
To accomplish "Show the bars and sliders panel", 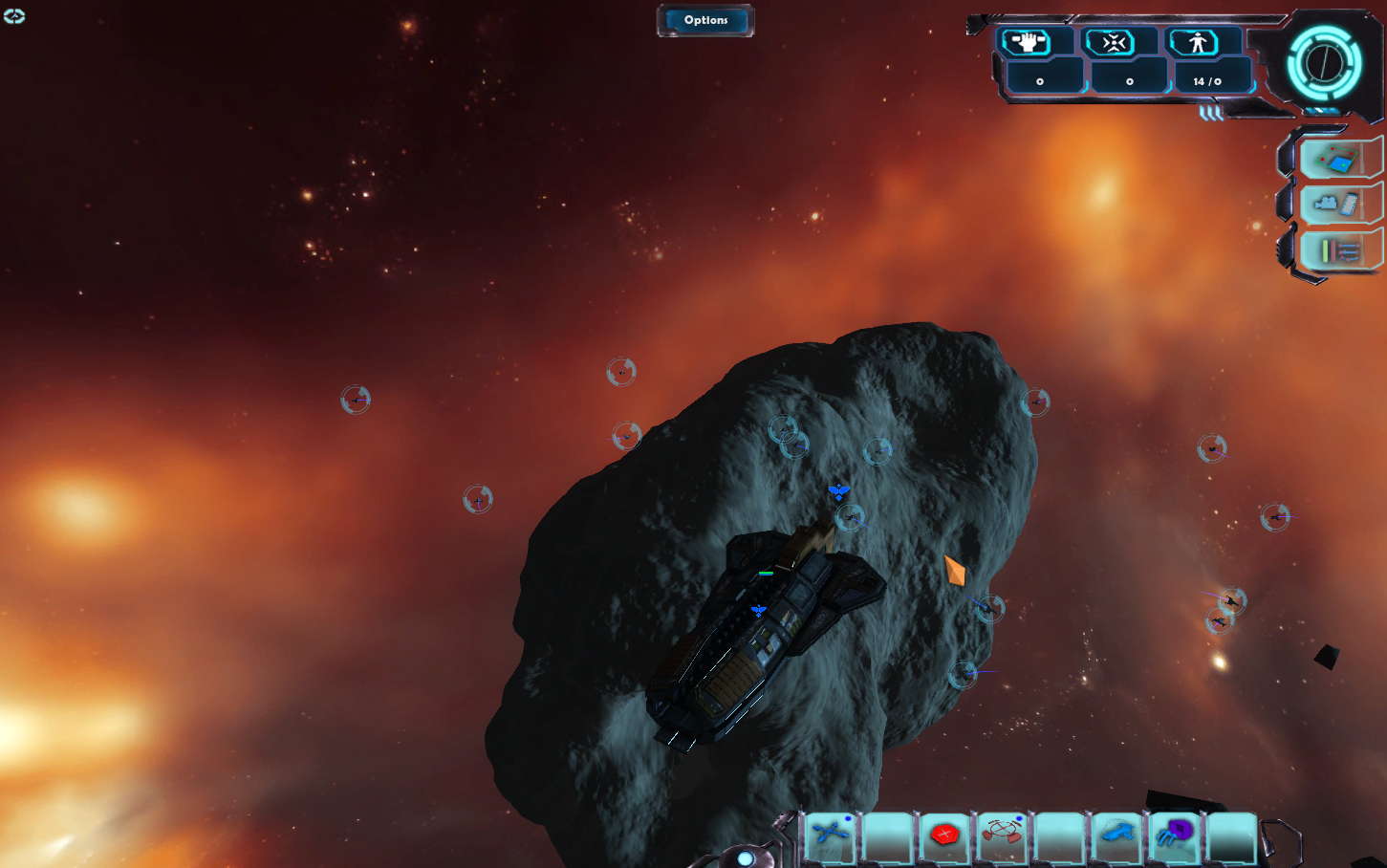I will [1340, 250].
